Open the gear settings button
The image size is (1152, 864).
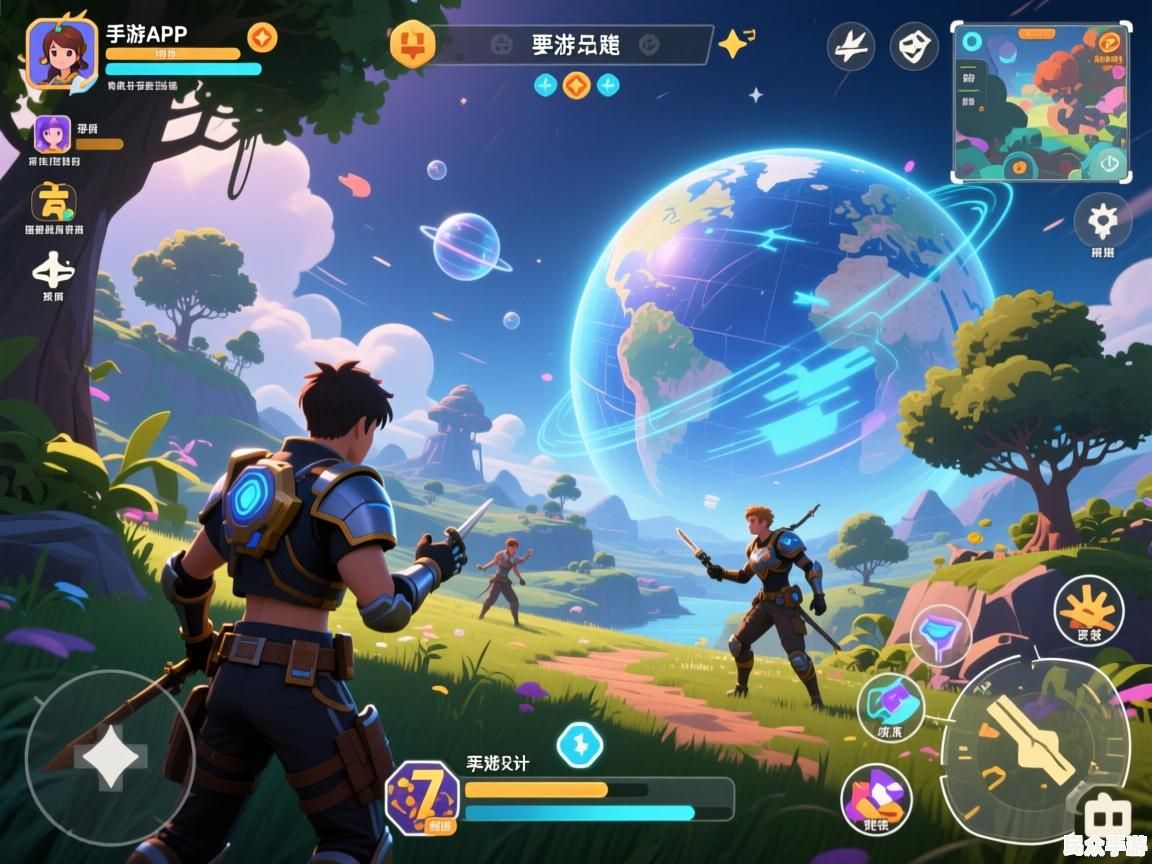[x=1102, y=219]
